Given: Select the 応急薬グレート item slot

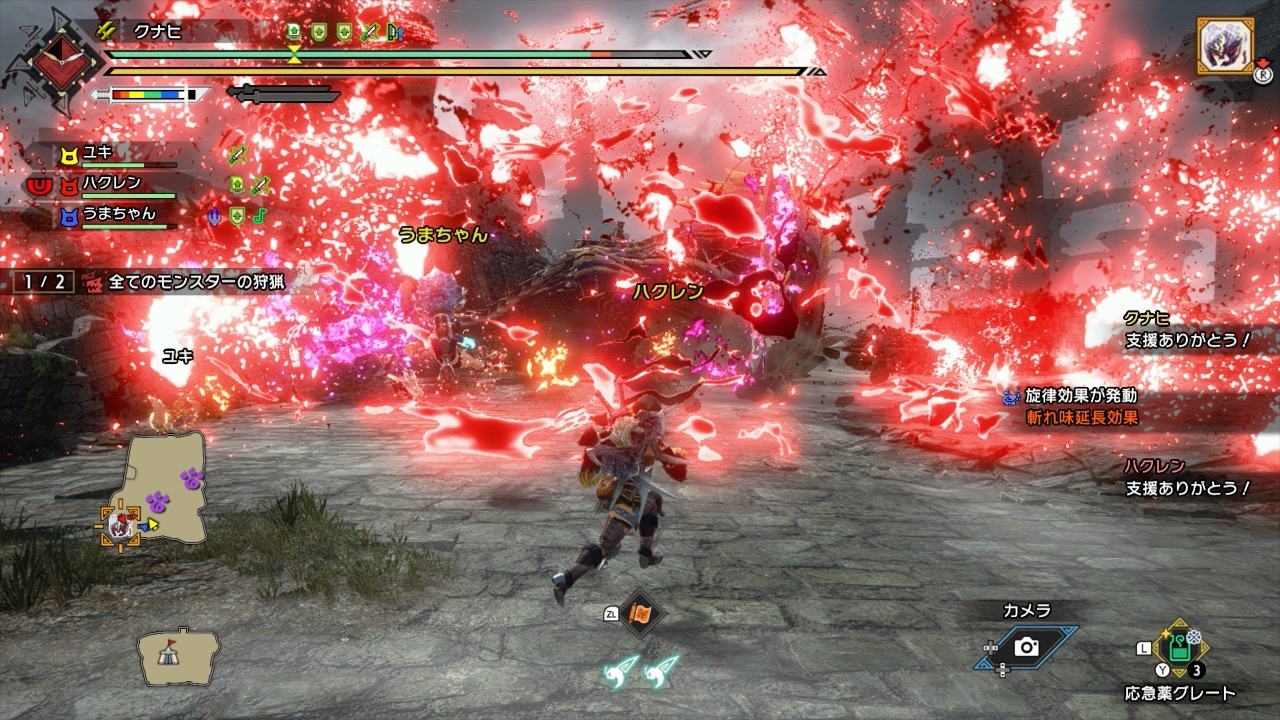Looking at the screenshot, I should [1180, 648].
